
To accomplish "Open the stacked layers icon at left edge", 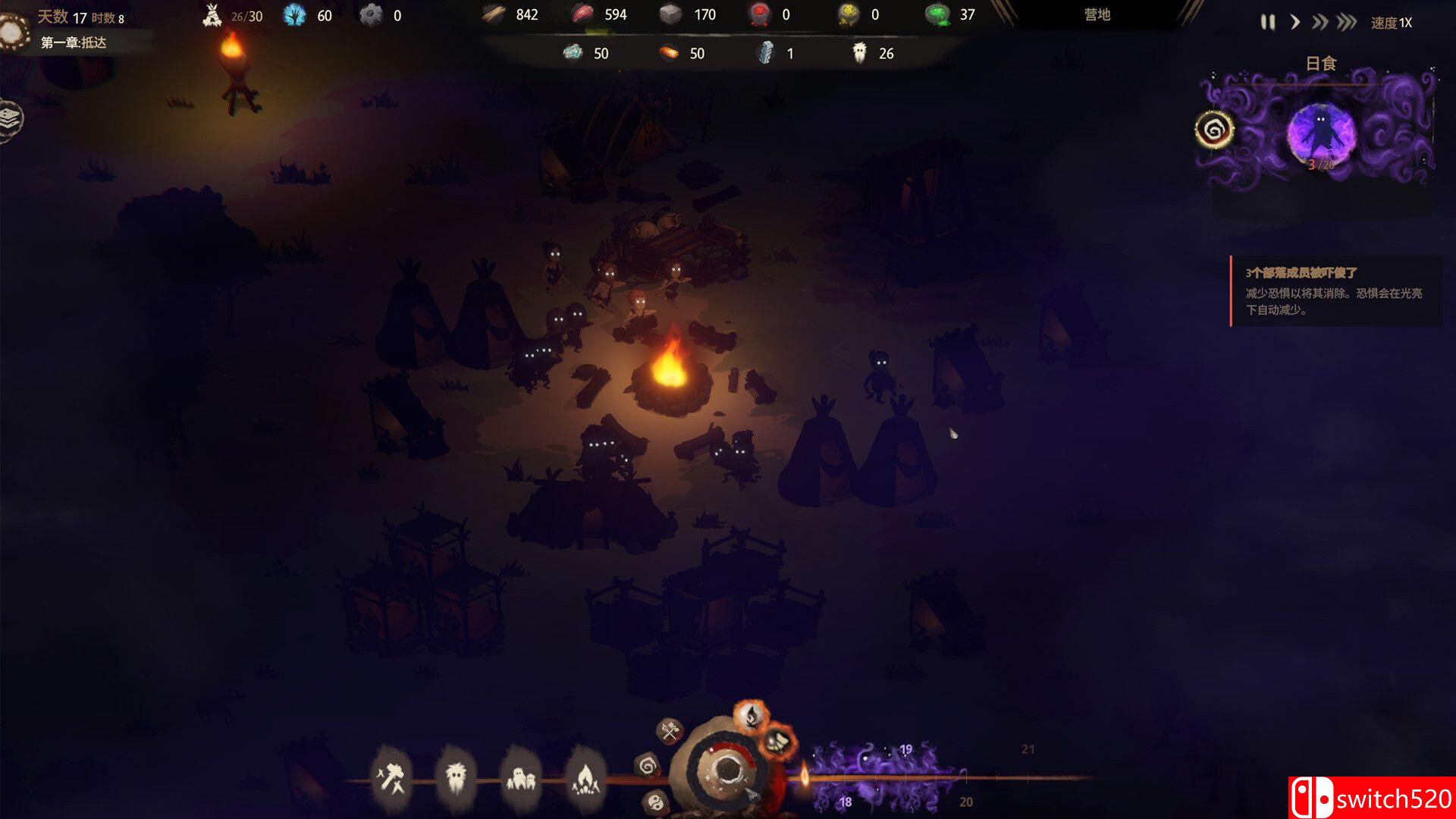I will (10, 118).
